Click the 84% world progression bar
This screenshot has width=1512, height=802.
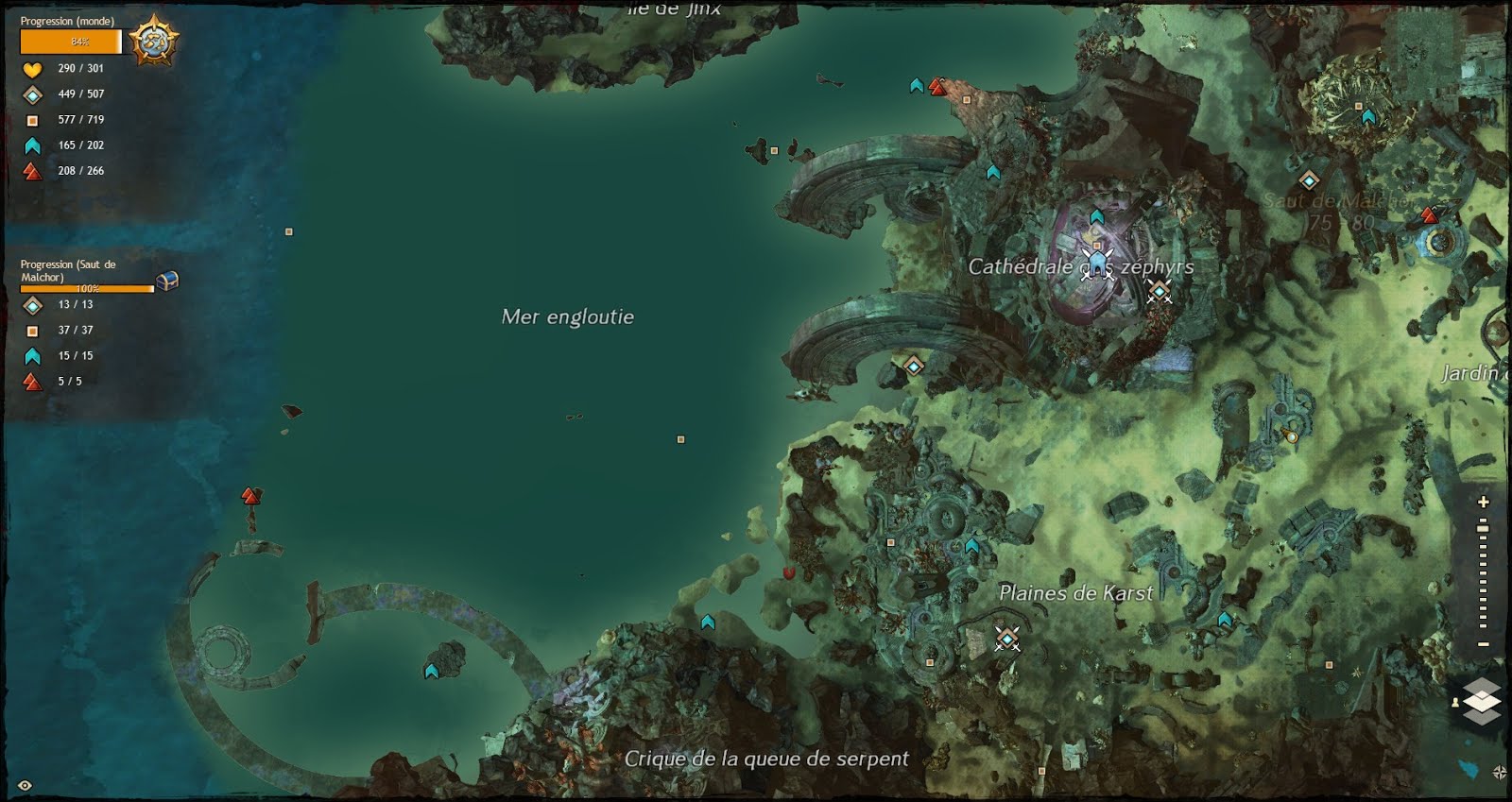tap(71, 42)
